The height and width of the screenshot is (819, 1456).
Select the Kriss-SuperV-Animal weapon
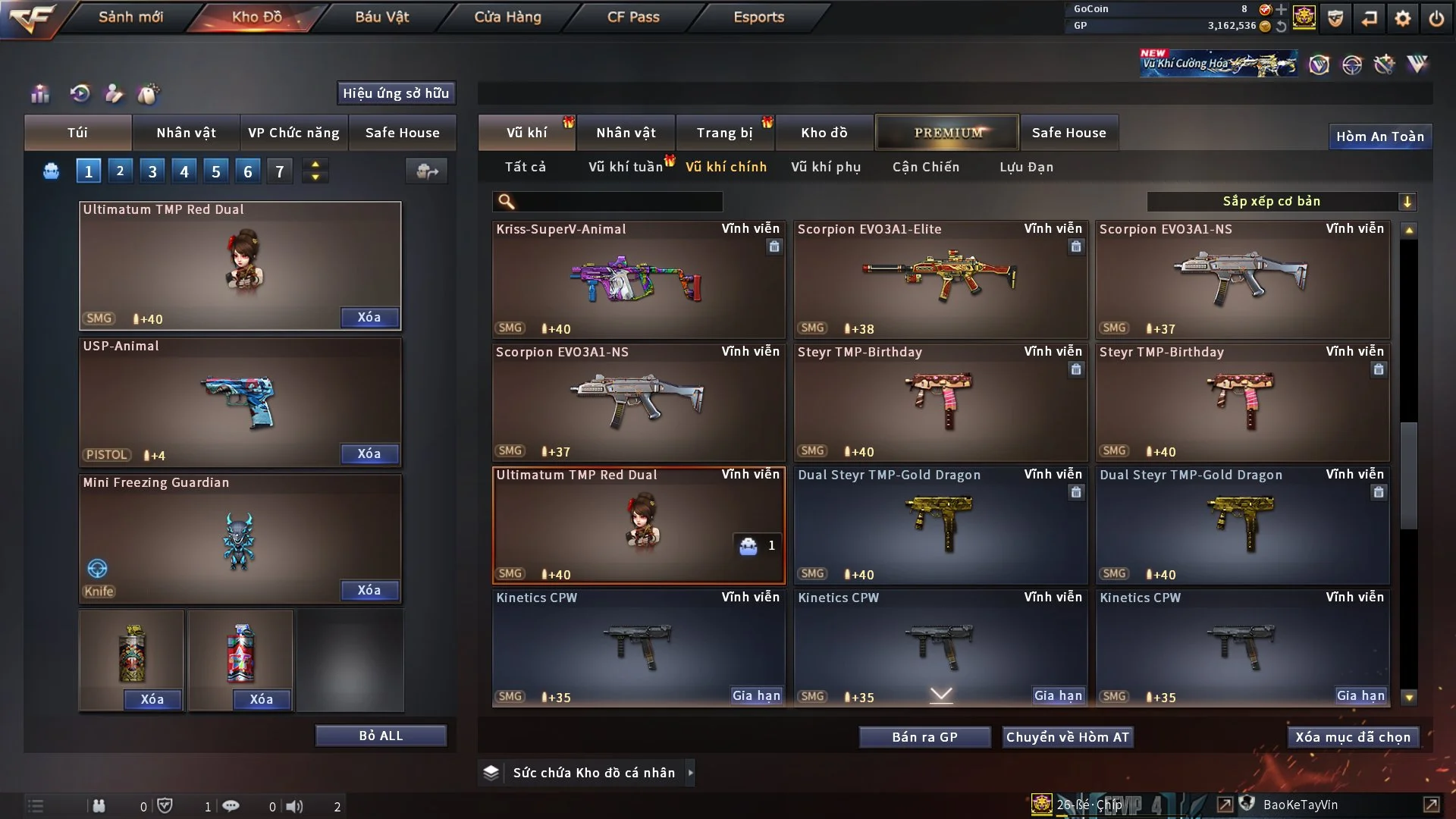[x=638, y=279]
